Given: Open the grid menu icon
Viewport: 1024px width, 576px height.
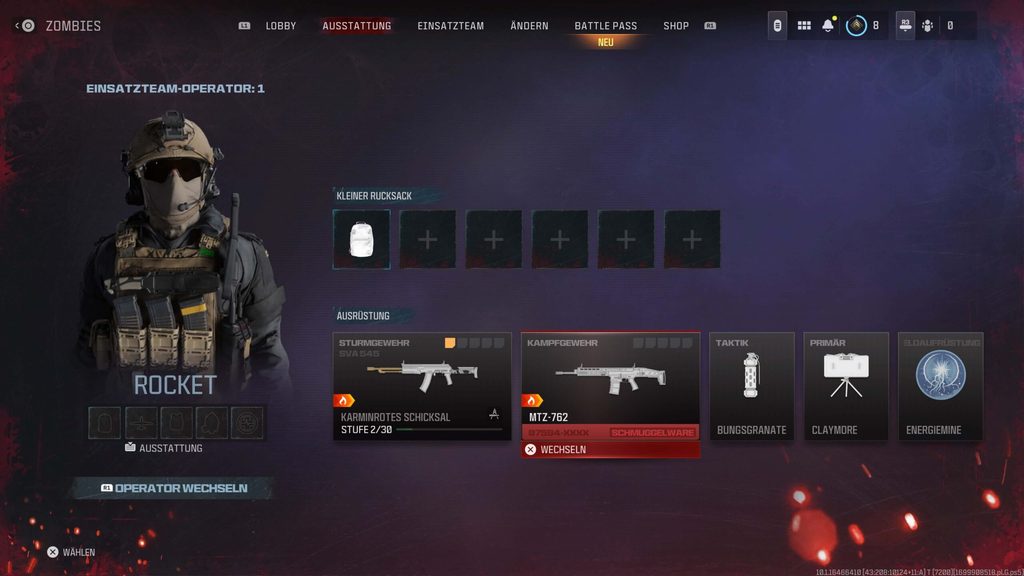Looking at the screenshot, I should (804, 26).
